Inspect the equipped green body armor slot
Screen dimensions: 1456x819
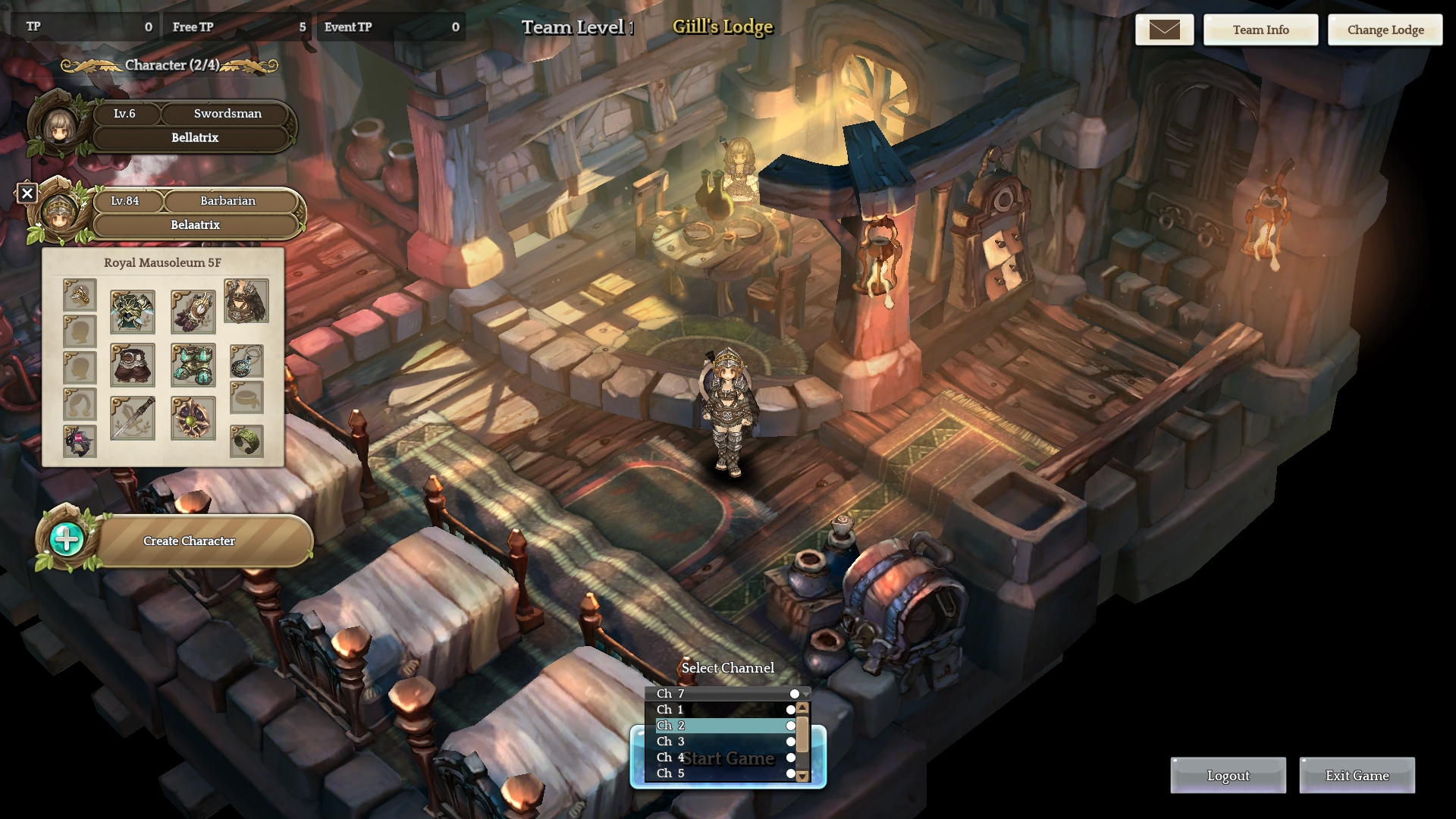coord(133,312)
